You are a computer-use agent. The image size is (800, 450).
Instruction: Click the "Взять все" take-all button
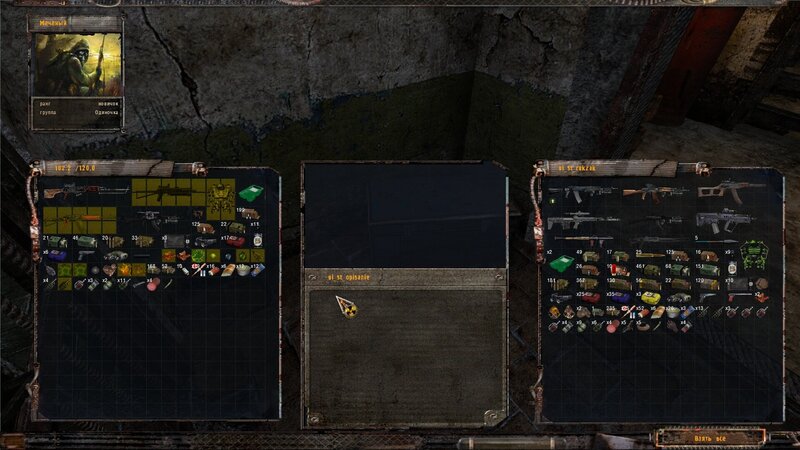pyautogui.click(x=711, y=438)
